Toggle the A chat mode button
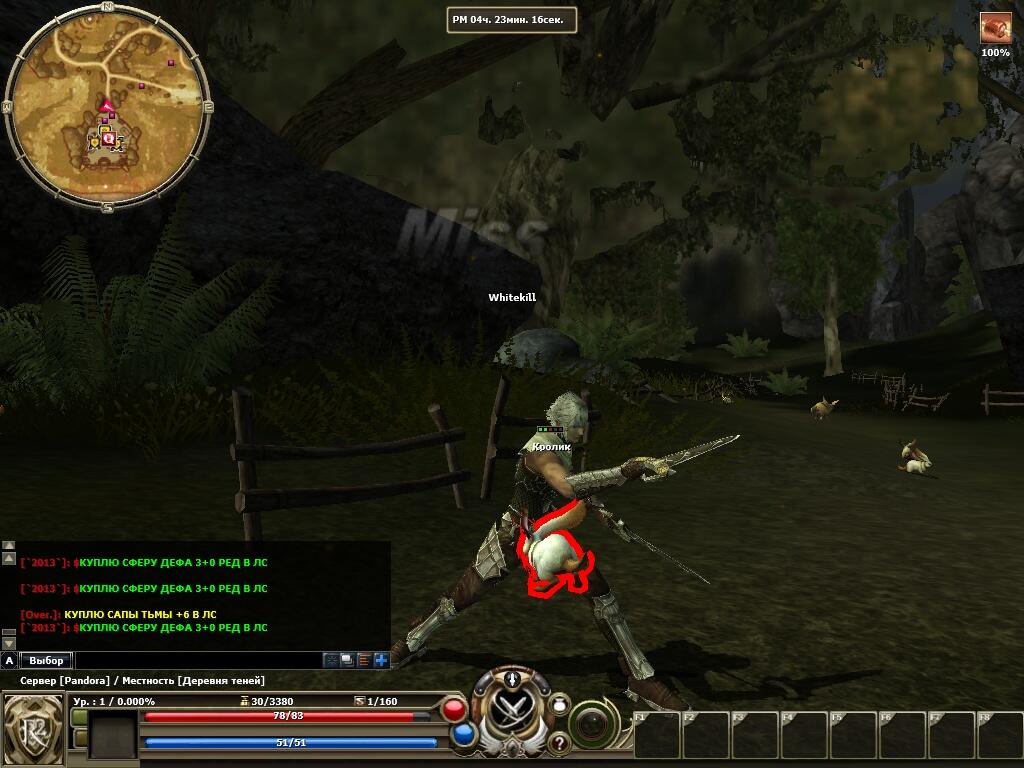 pyautogui.click(x=9, y=660)
